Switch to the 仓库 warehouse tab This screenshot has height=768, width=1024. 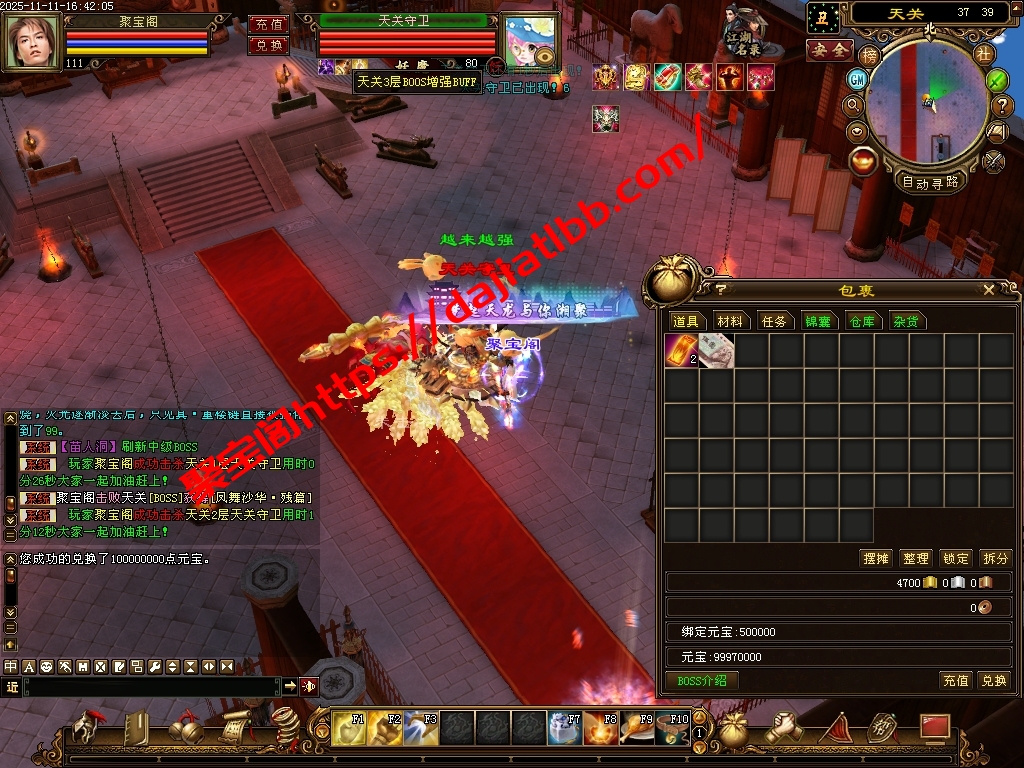862,321
